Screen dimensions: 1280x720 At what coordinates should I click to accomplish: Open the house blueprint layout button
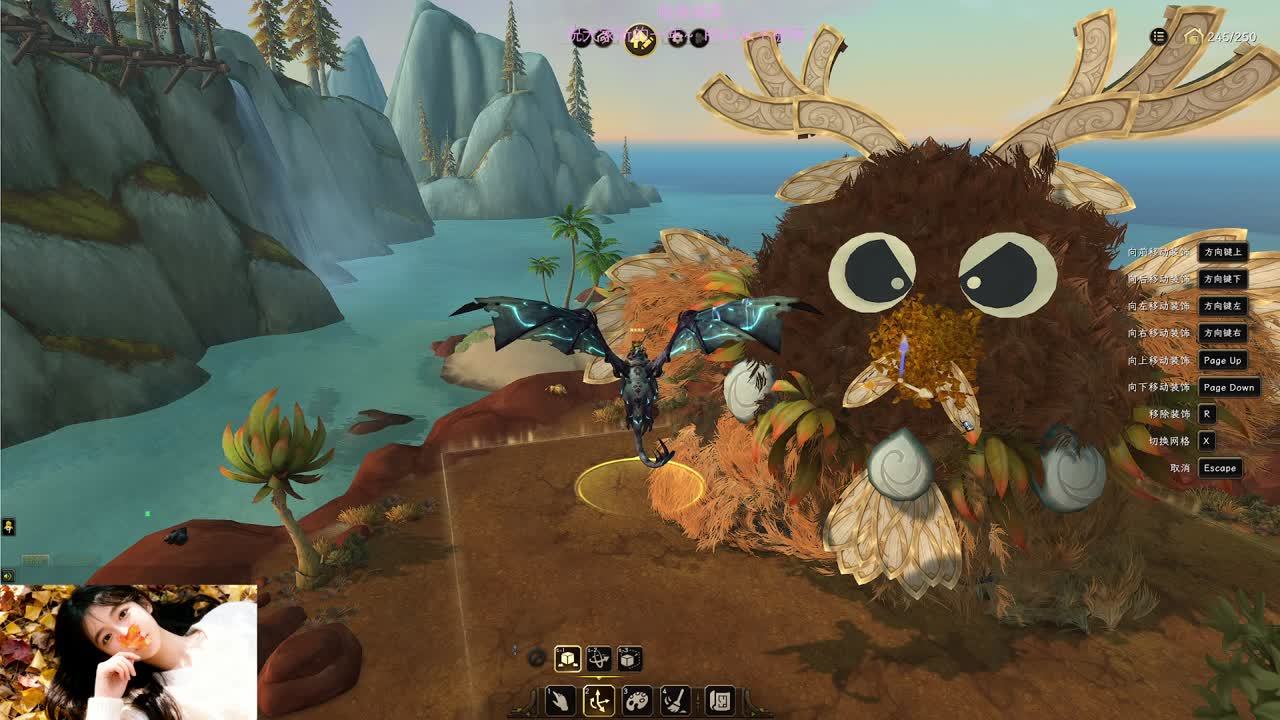pos(720,700)
